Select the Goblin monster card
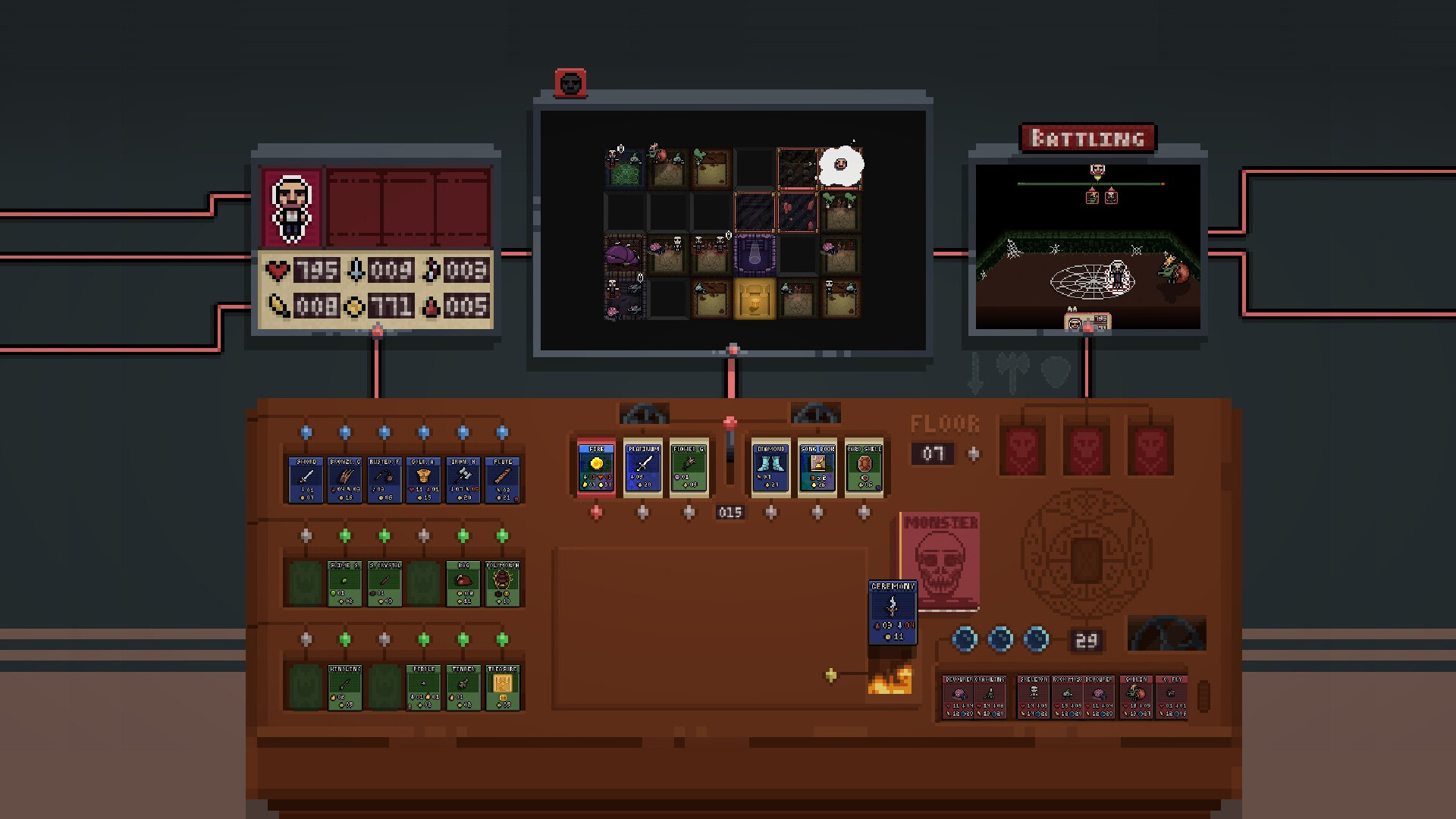The image size is (1456, 819). (1136, 698)
